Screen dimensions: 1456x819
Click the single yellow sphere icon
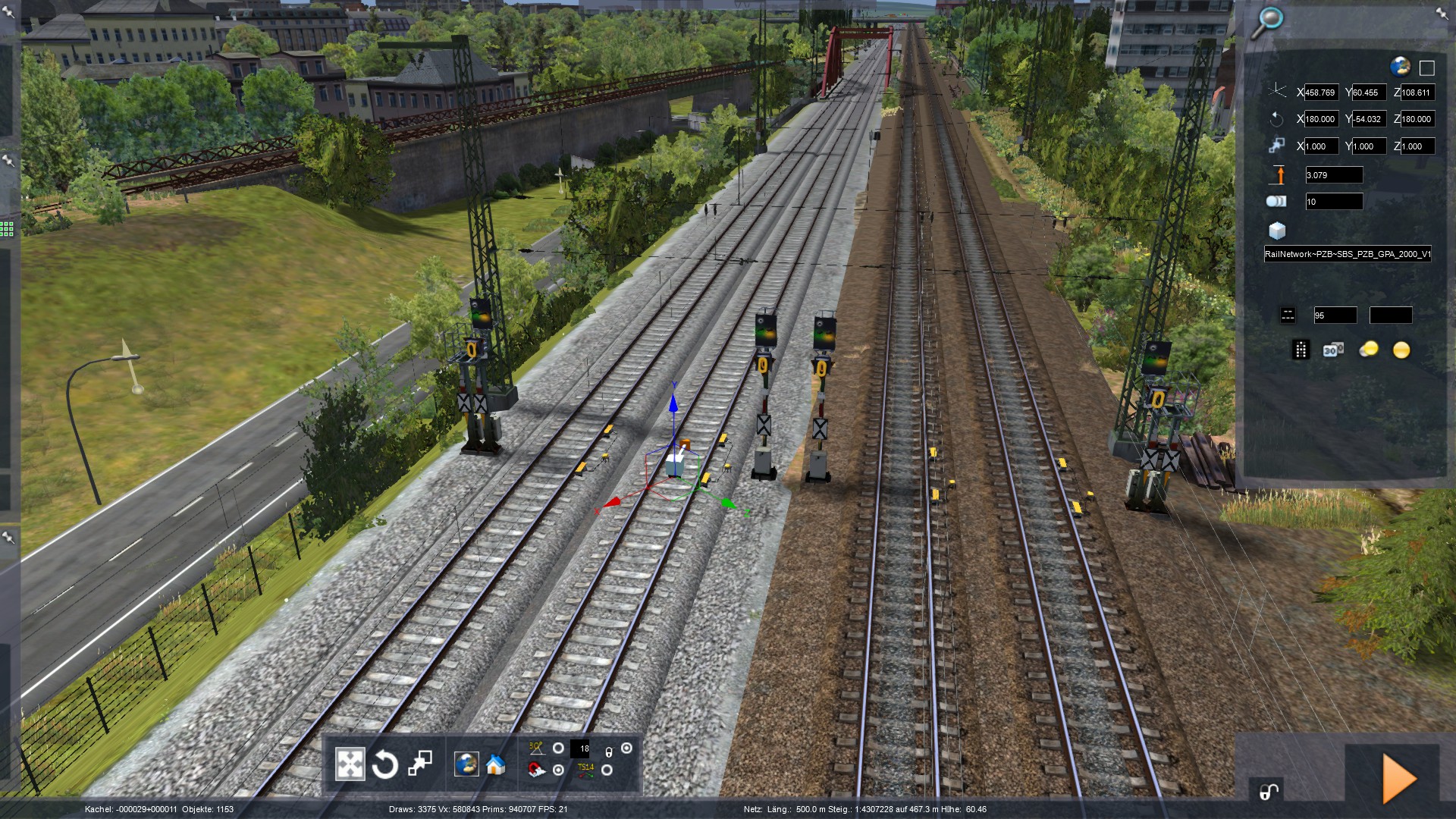click(1401, 350)
